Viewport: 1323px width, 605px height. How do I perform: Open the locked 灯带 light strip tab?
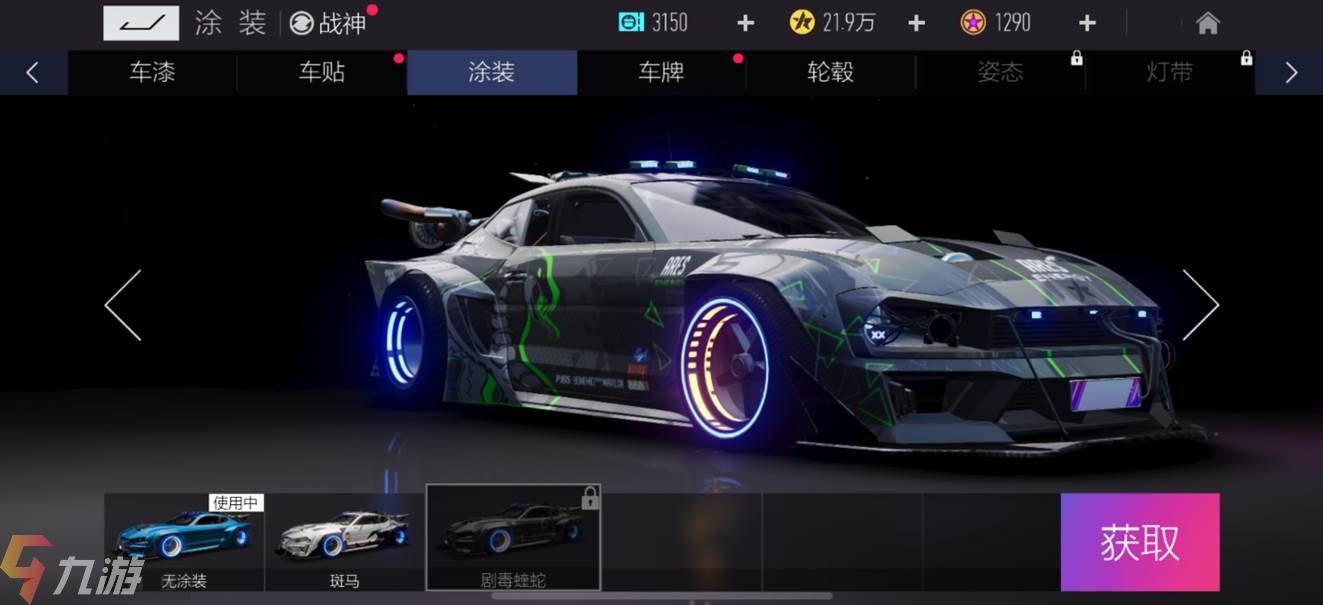[1170, 72]
